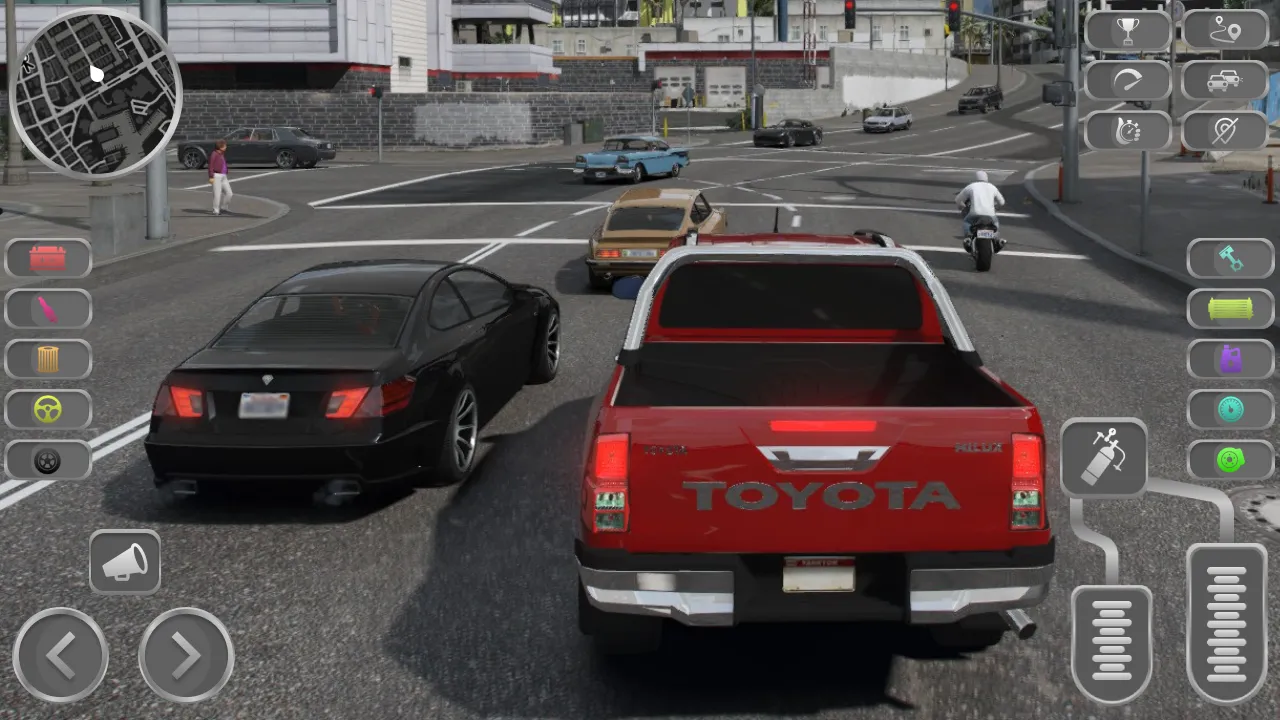Pick the steering wheel control icon
The image size is (1280, 720).
pos(48,409)
